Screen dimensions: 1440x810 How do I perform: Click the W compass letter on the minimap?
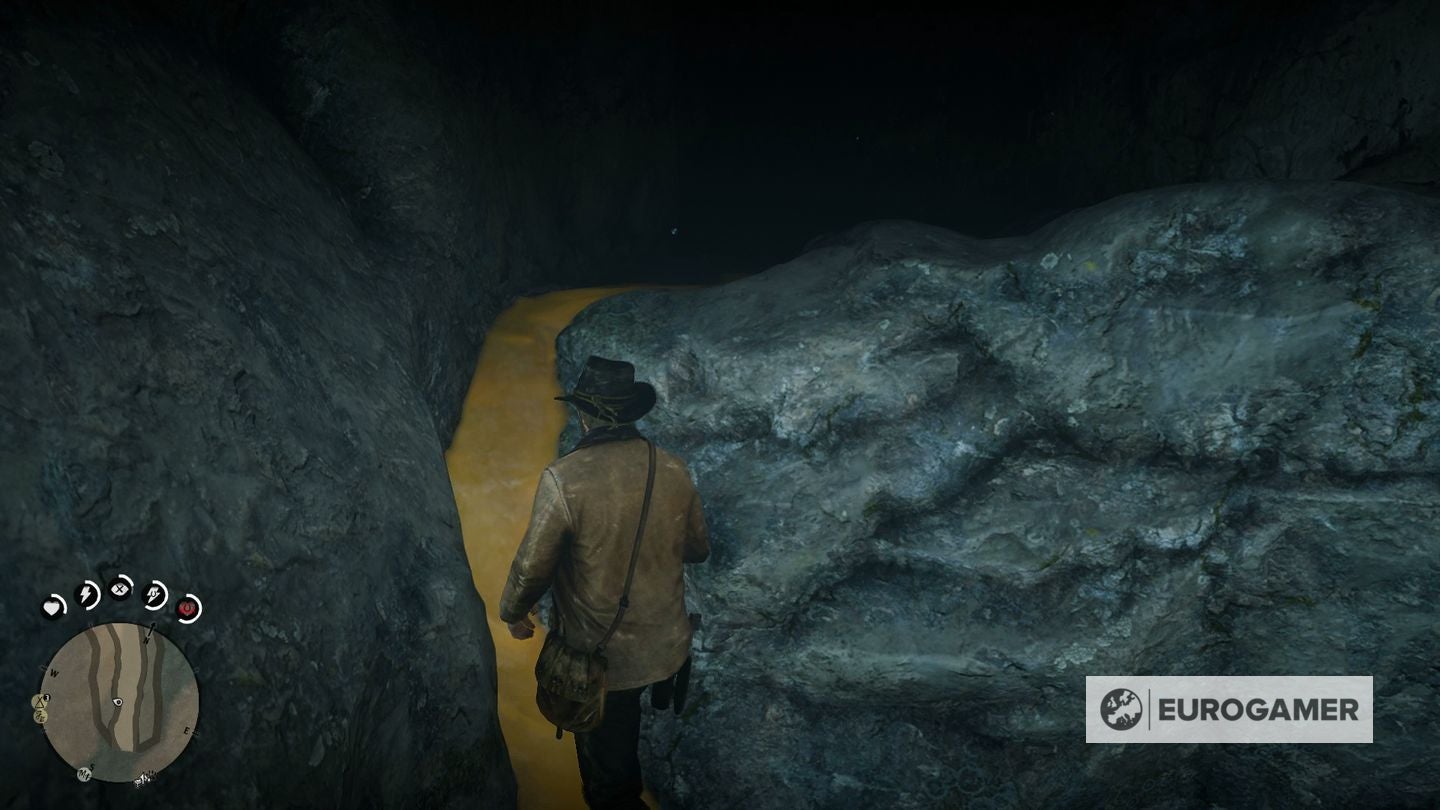pos(54,672)
